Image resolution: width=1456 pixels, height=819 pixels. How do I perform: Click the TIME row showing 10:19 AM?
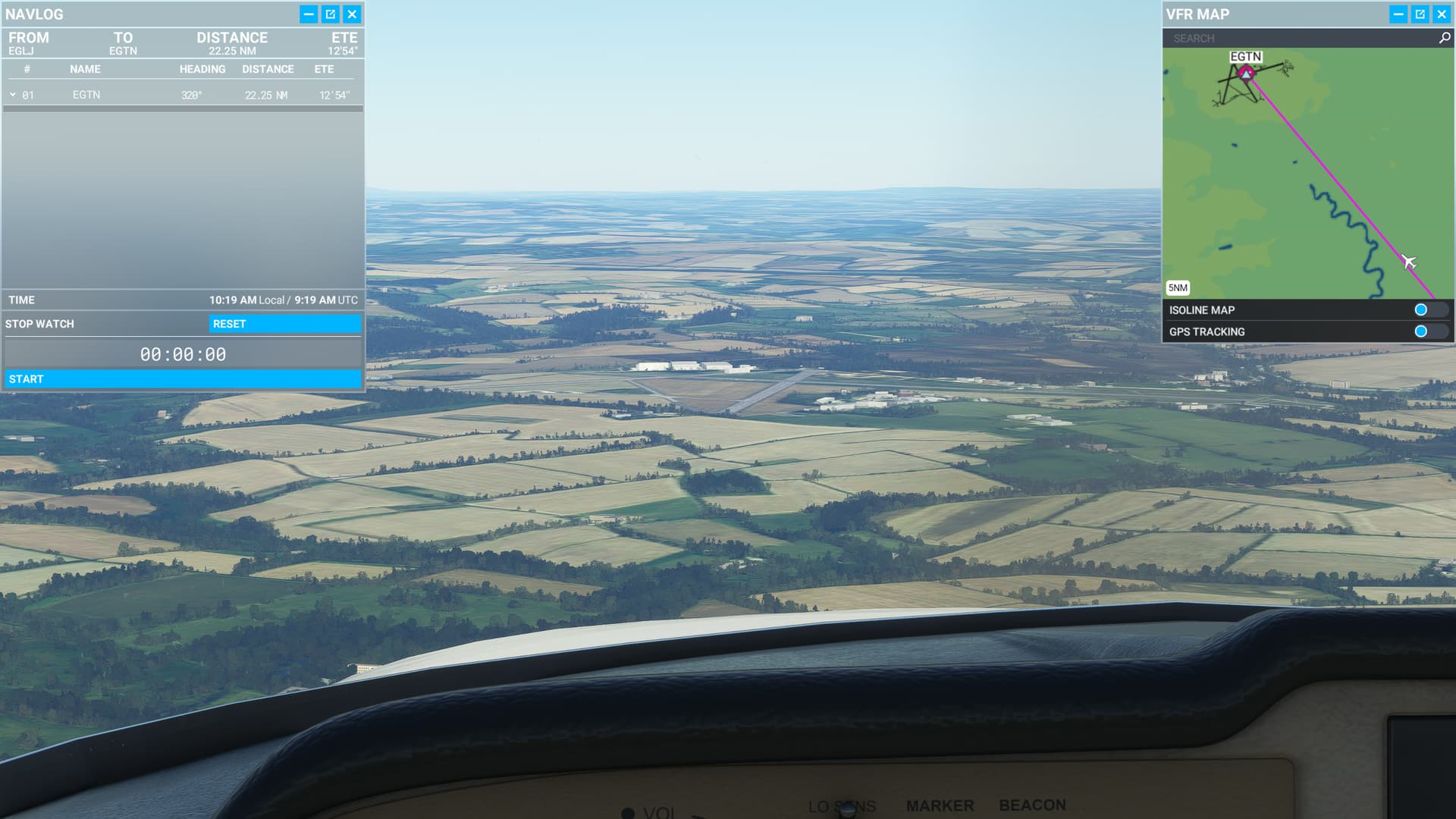point(182,300)
